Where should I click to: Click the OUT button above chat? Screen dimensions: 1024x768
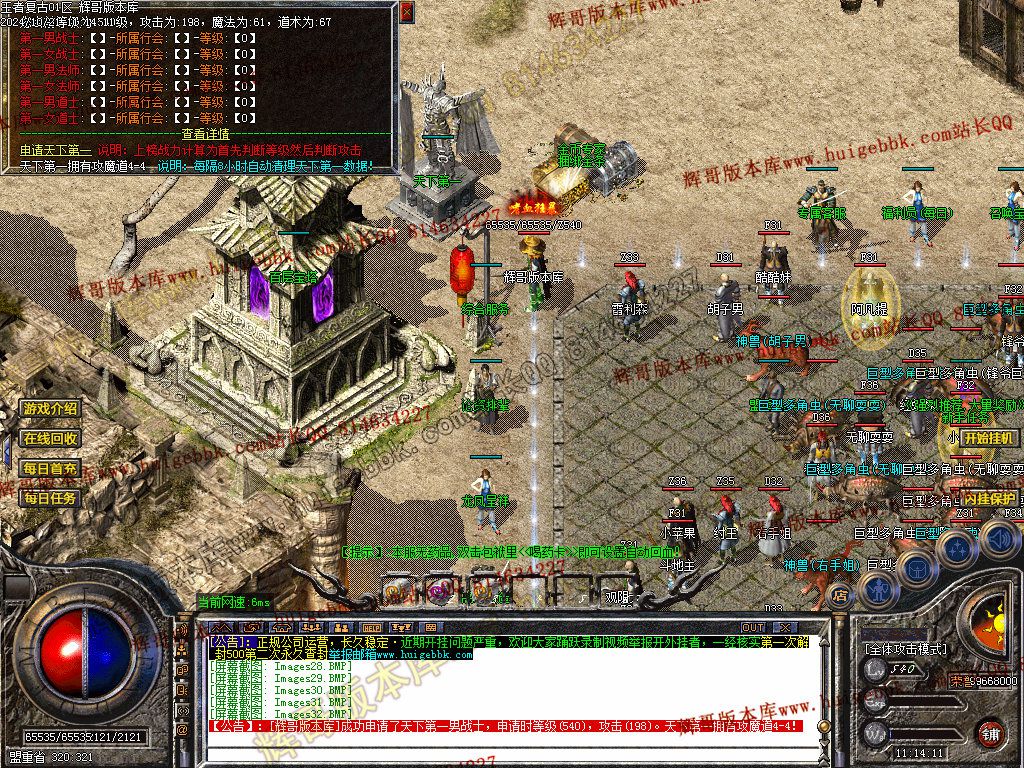(753, 628)
